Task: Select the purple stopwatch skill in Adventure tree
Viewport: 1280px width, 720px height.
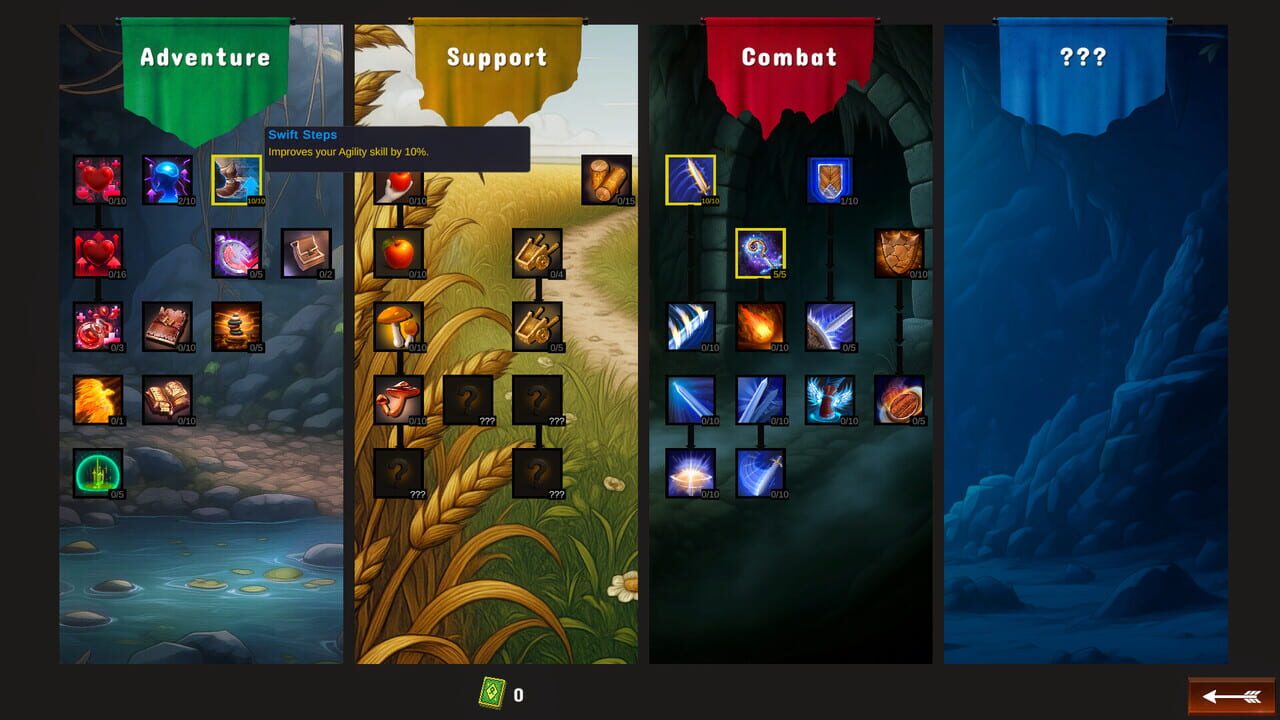Action: (236, 251)
